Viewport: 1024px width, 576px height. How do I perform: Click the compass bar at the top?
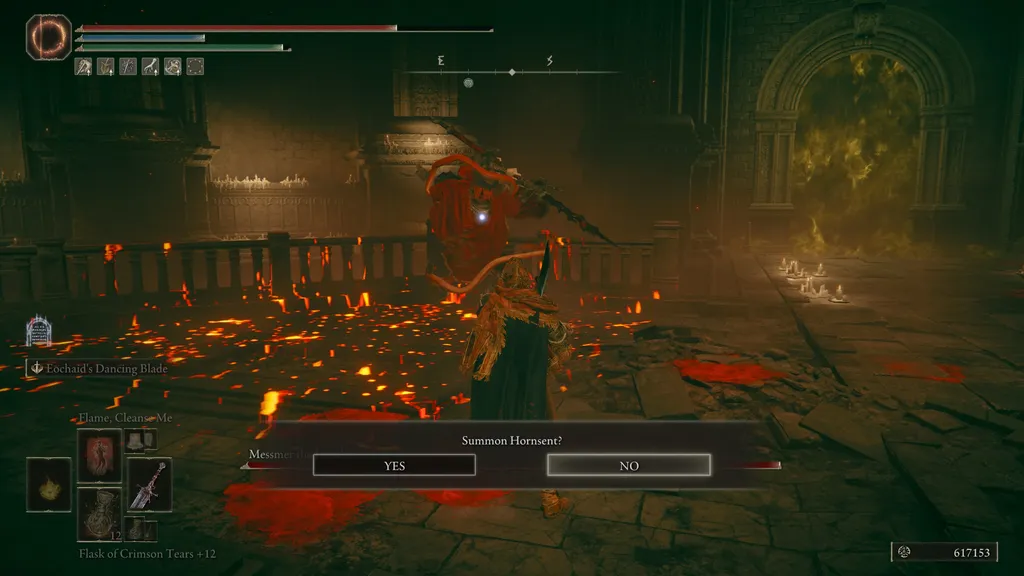click(512, 71)
